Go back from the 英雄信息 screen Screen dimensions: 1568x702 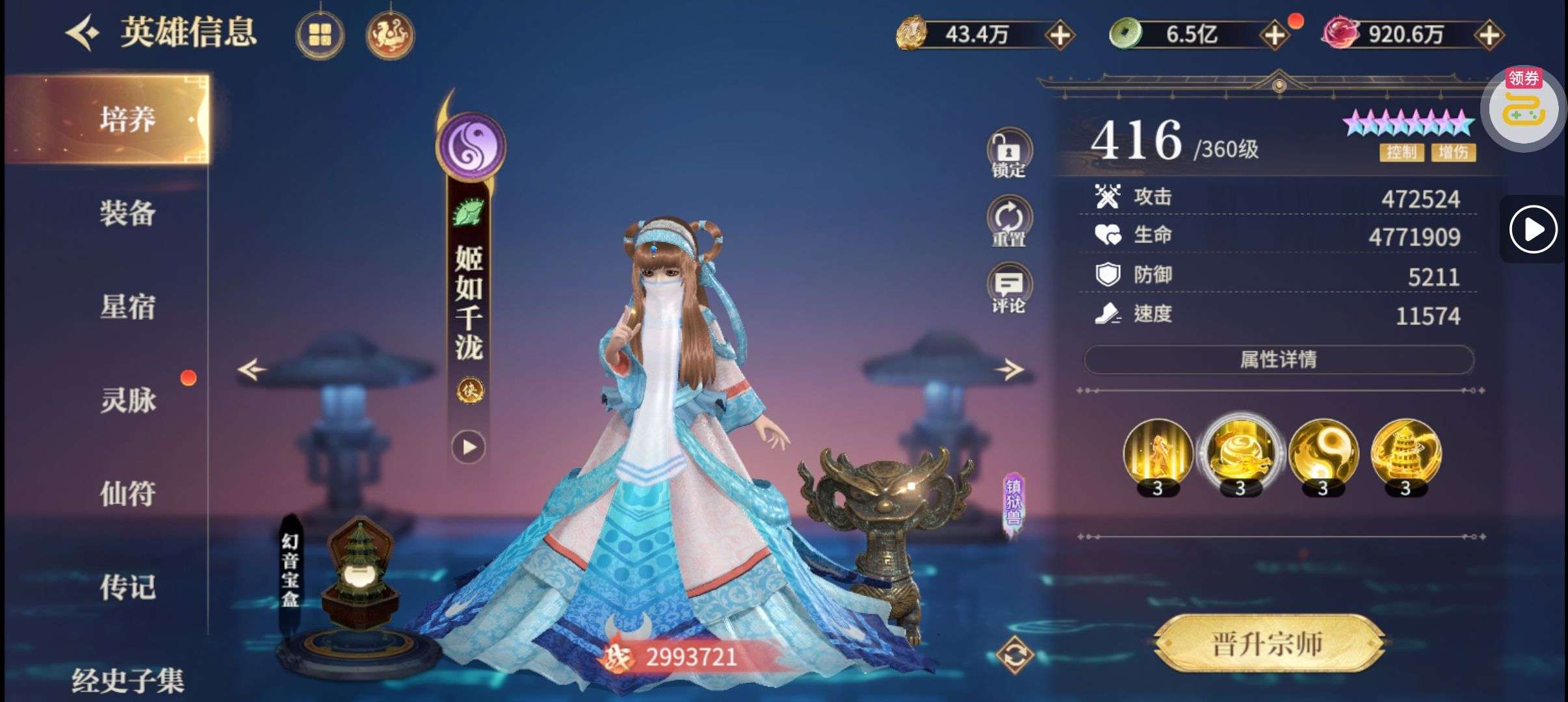click(83, 32)
